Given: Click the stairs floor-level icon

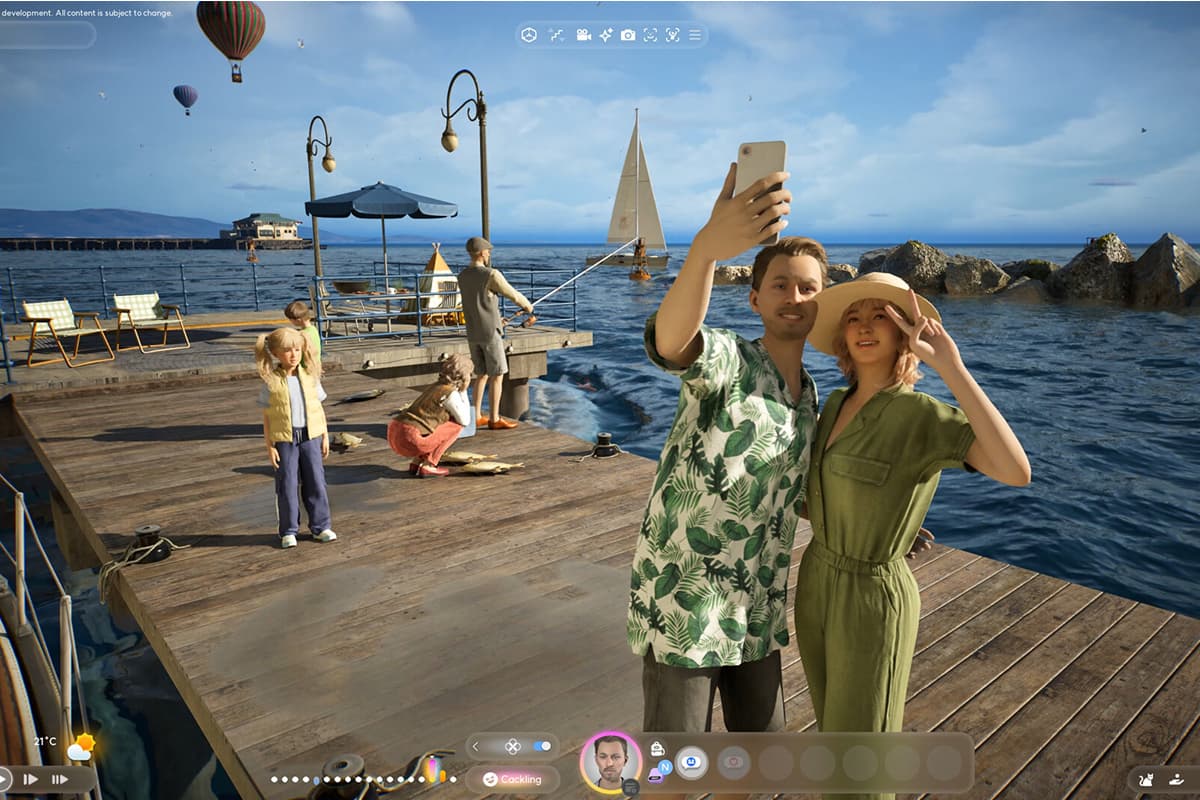Looking at the screenshot, I should point(556,35).
